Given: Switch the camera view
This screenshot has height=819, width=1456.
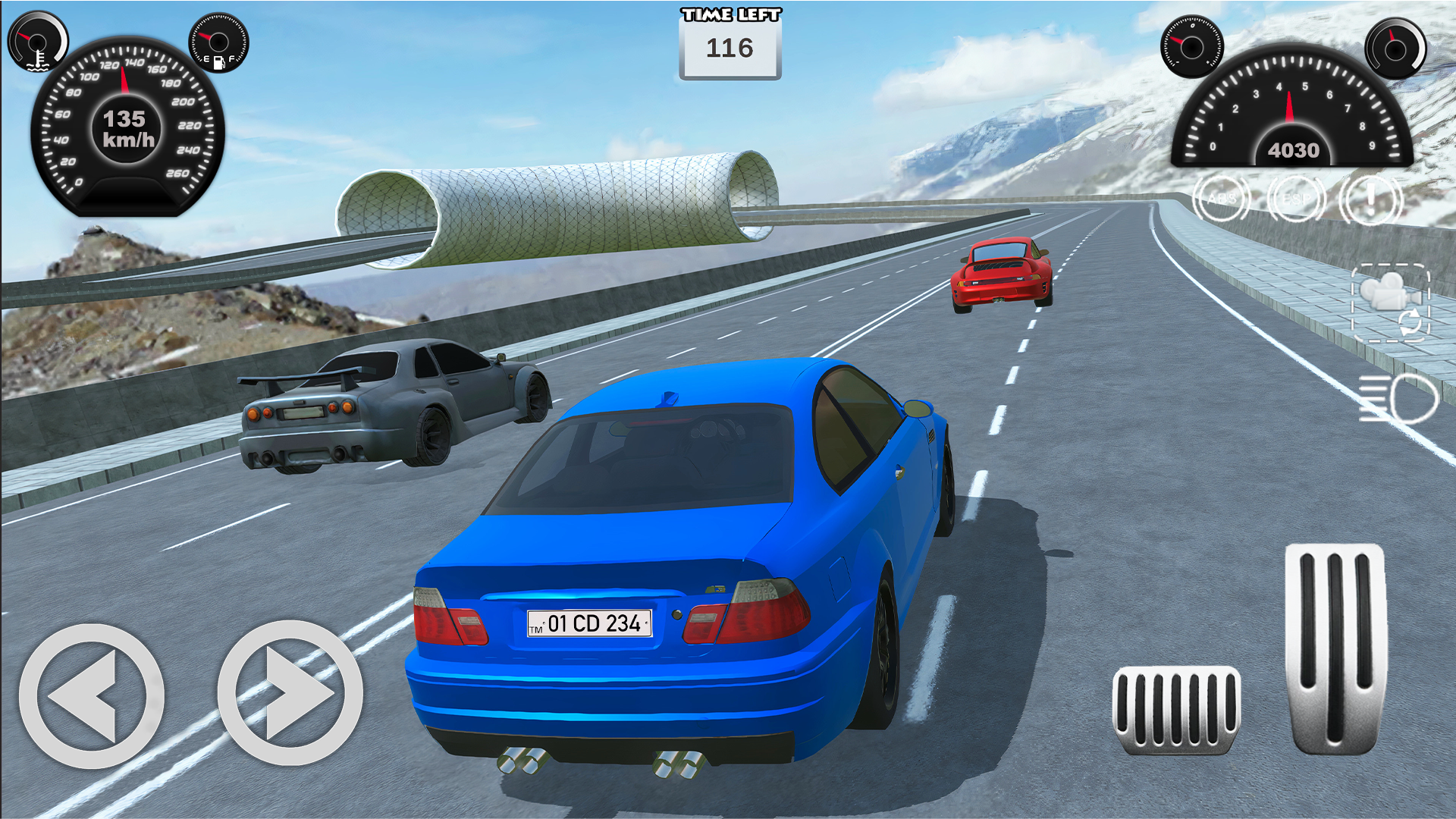Looking at the screenshot, I should [1391, 303].
